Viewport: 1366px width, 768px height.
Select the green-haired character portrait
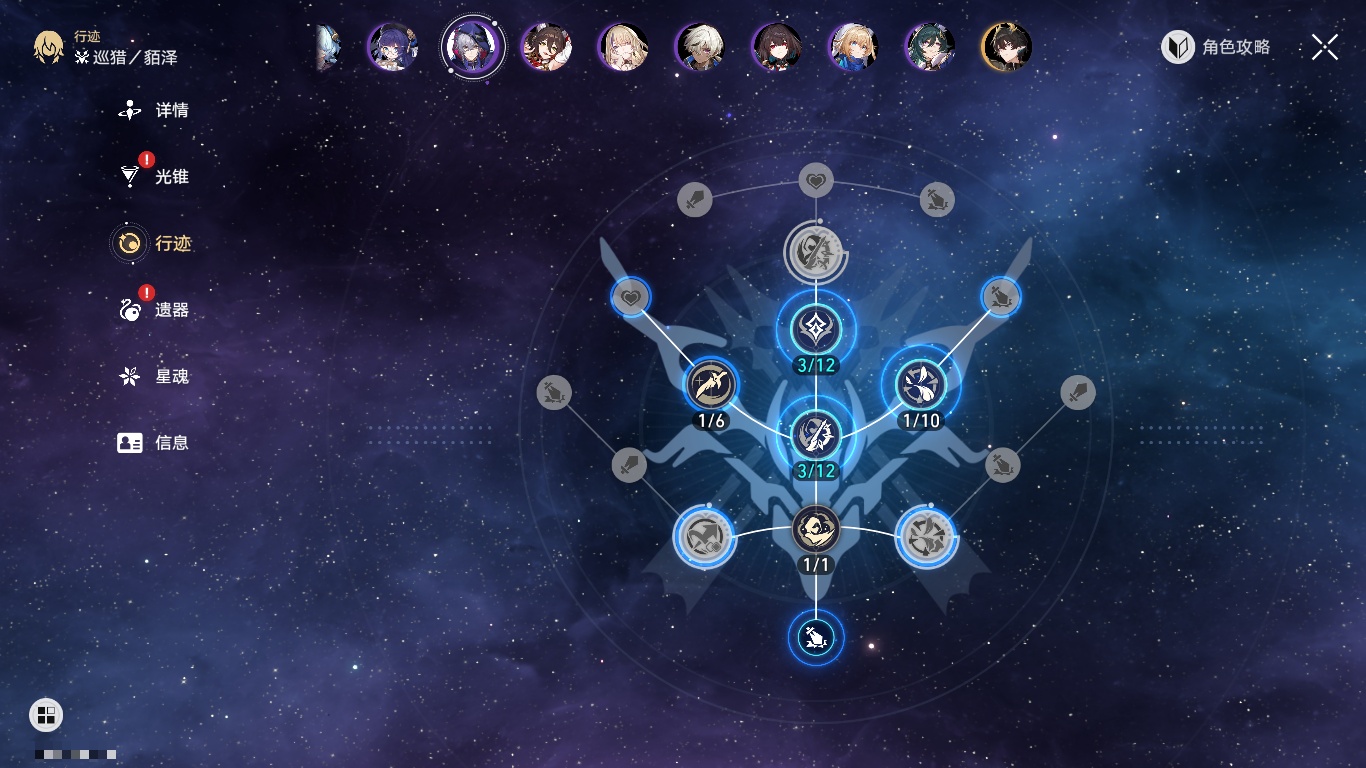click(x=930, y=47)
